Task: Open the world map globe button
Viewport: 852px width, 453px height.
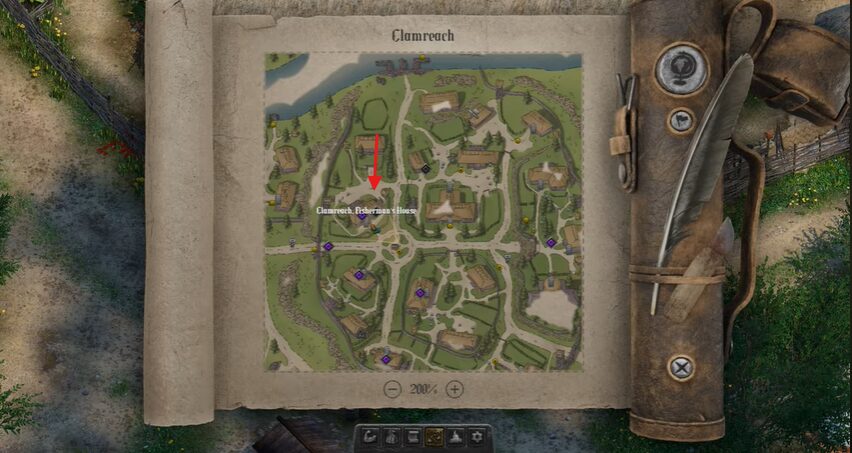Action: pos(681,70)
